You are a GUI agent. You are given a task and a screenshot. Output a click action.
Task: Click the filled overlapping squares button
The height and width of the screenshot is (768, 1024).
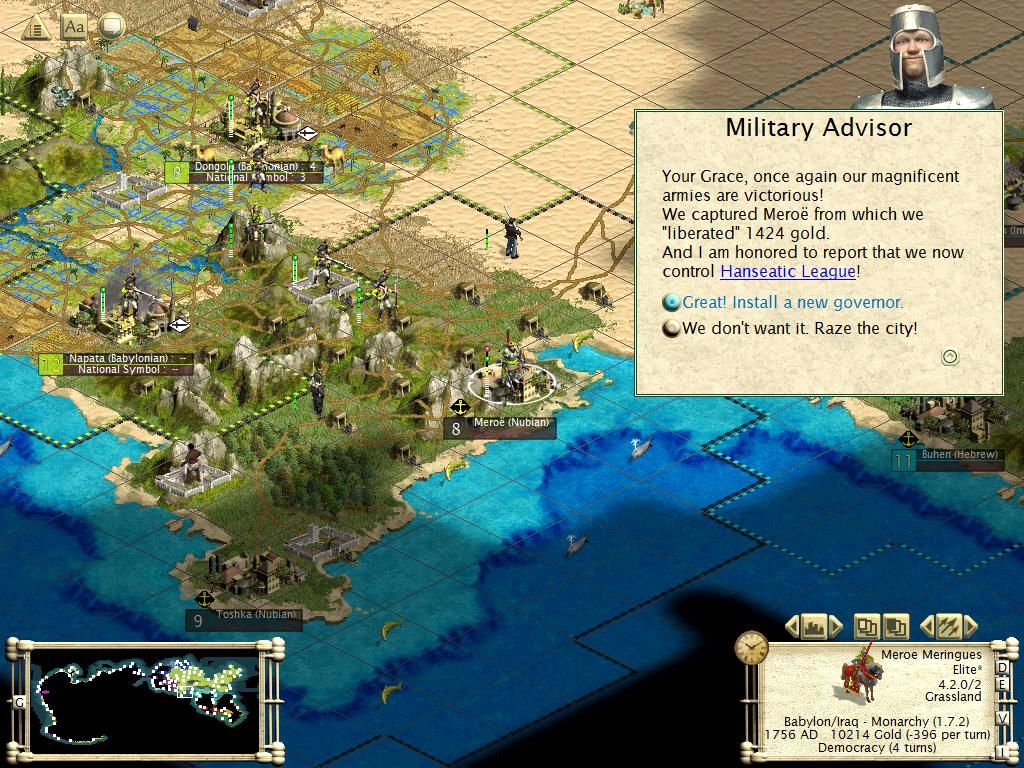coord(895,627)
